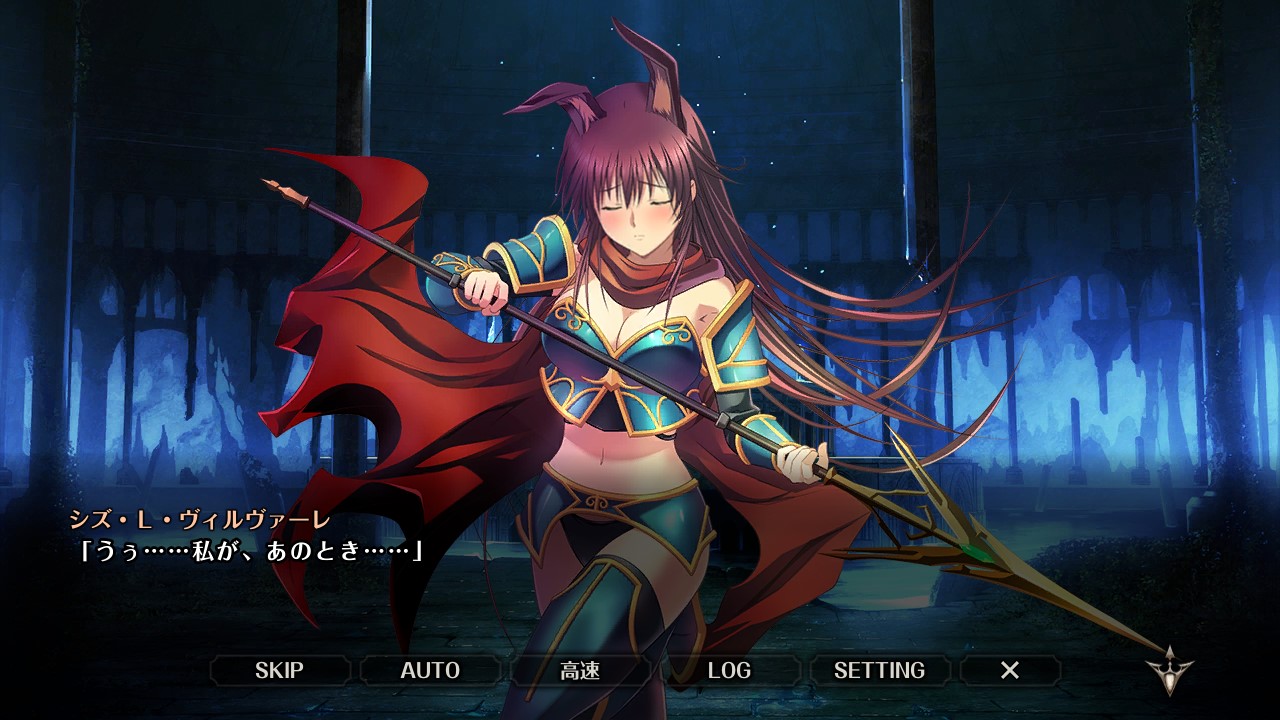The width and height of the screenshot is (1280, 720).
Task: Turn on AUTO text advance
Action: click(430, 670)
